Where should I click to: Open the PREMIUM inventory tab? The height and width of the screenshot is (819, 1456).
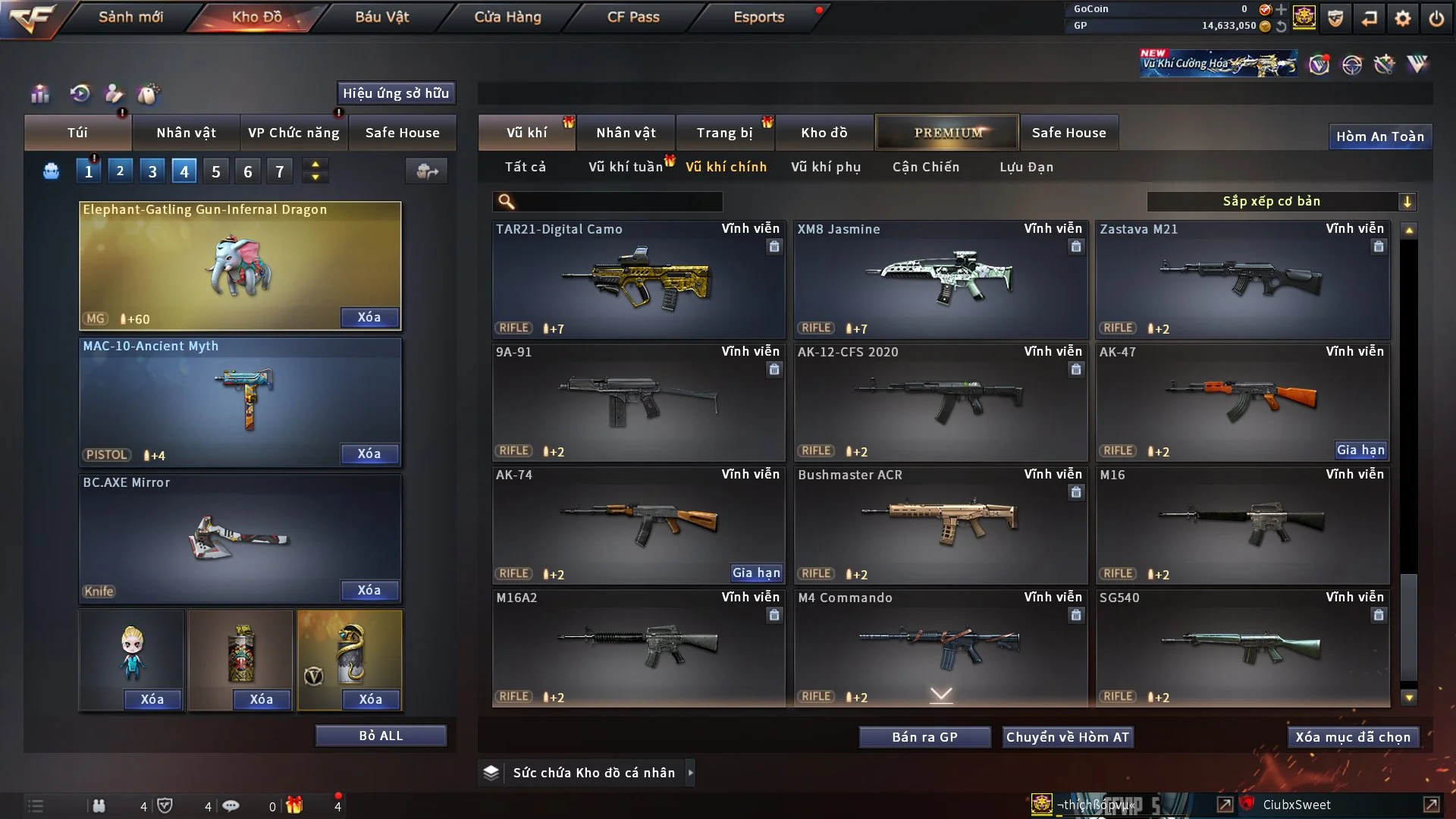[x=948, y=133]
